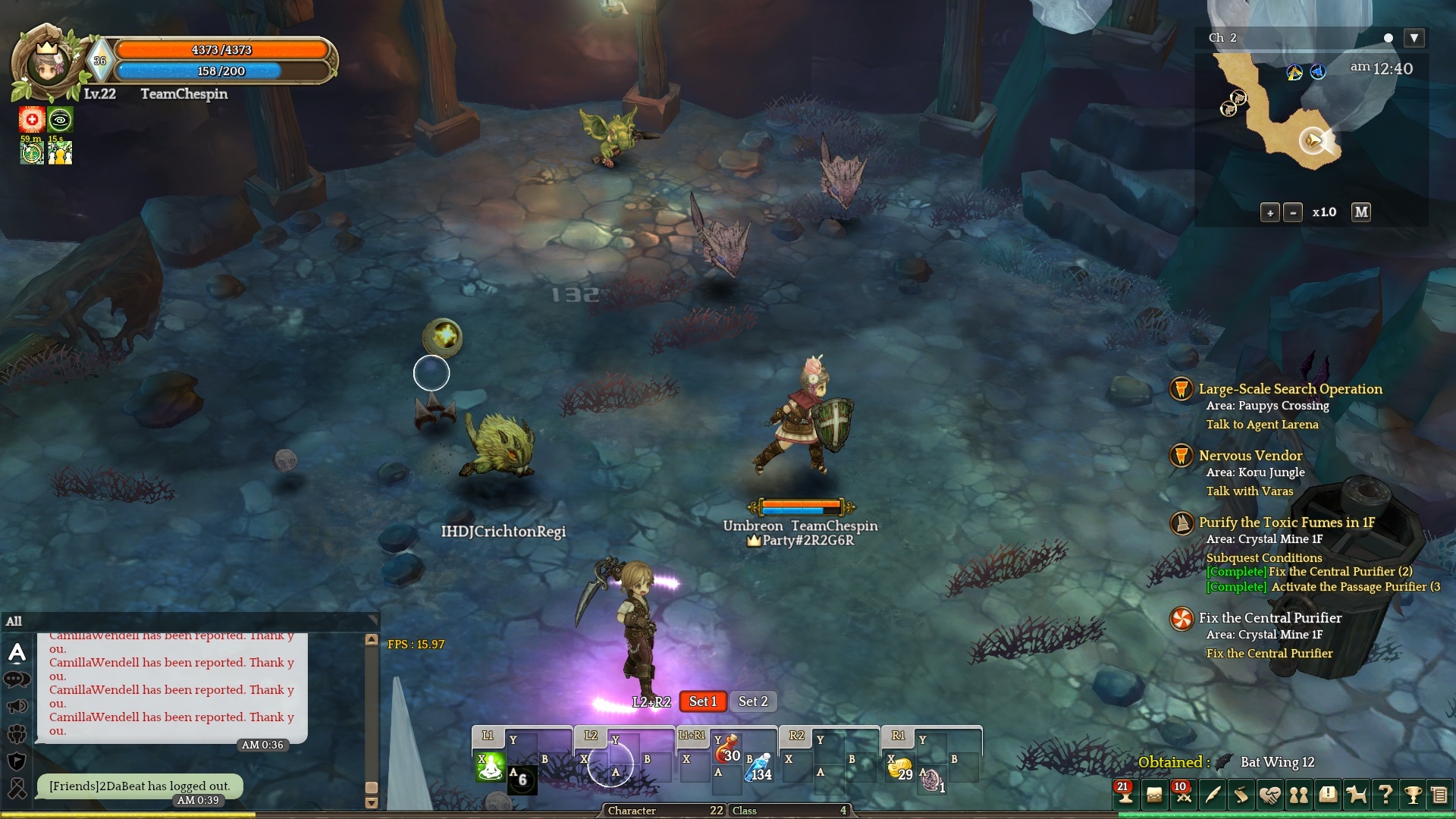The height and width of the screenshot is (819, 1456).
Task: Open the trophy achievements icon
Action: pos(1413,795)
